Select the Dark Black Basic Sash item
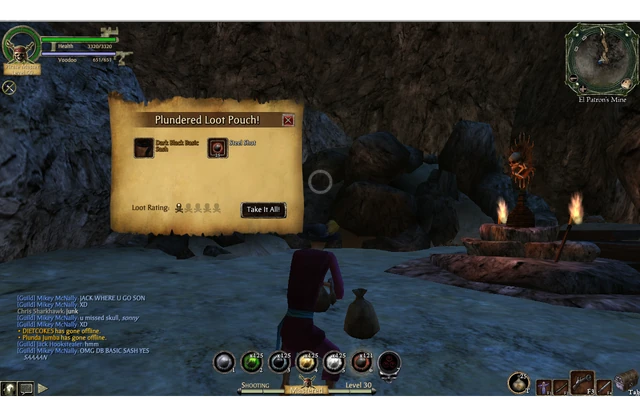Viewport: 640px width, 400px height. [144, 149]
